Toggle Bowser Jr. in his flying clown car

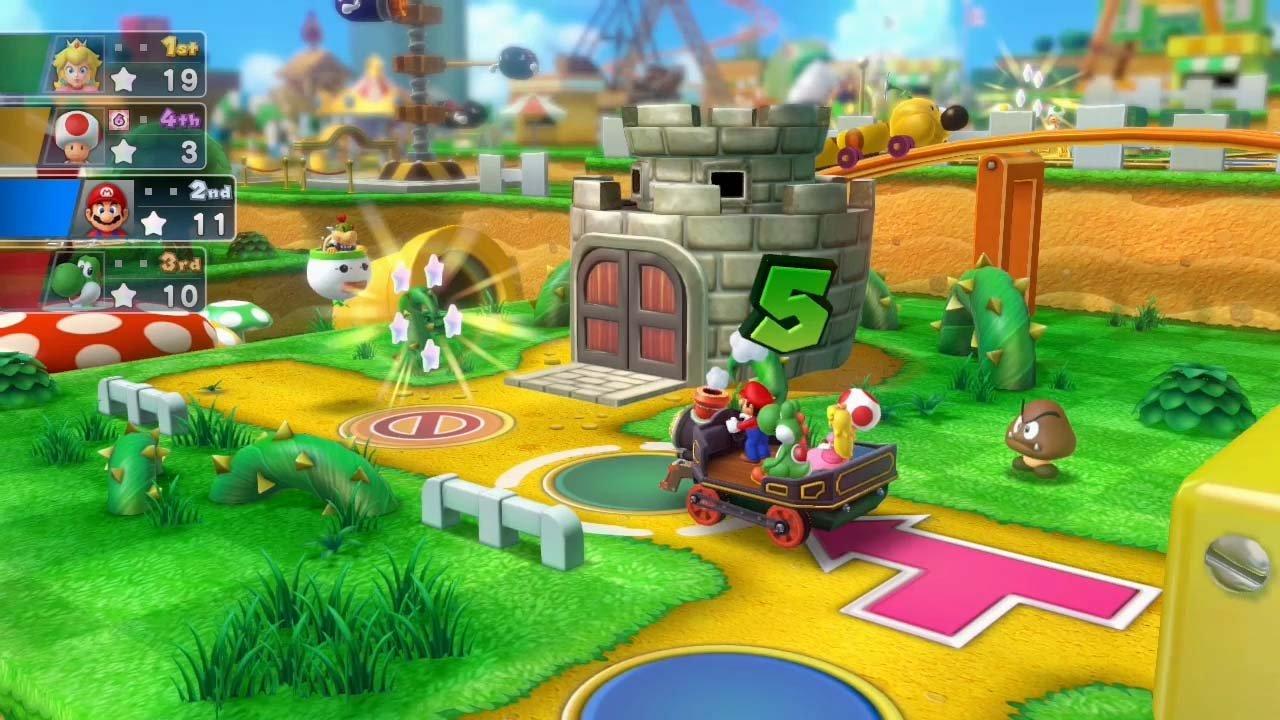[337, 258]
